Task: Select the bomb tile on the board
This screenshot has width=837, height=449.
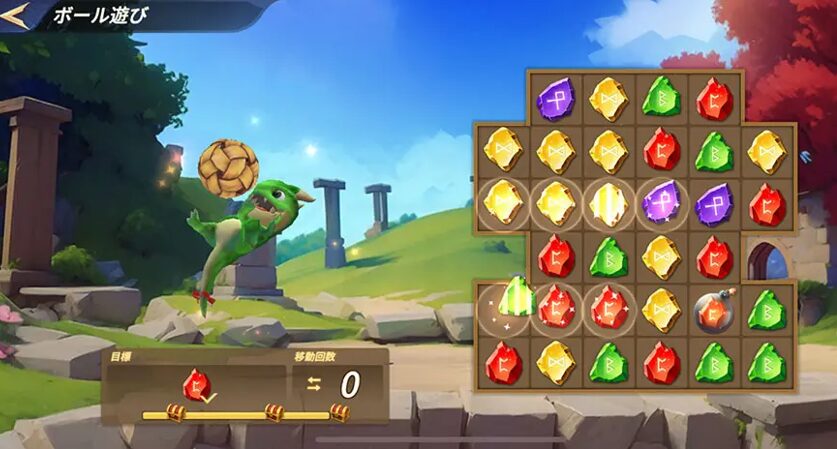Action: [x=713, y=310]
